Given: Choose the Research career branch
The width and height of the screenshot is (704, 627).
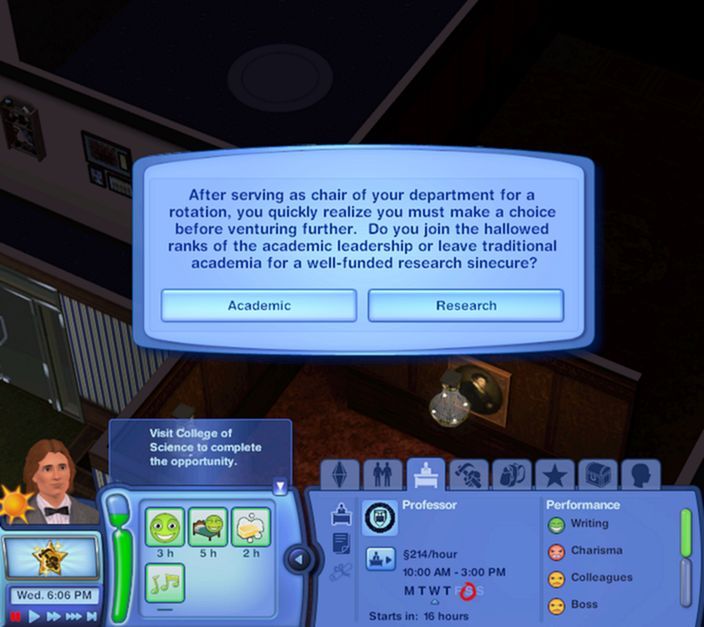Looking at the screenshot, I should (466, 306).
